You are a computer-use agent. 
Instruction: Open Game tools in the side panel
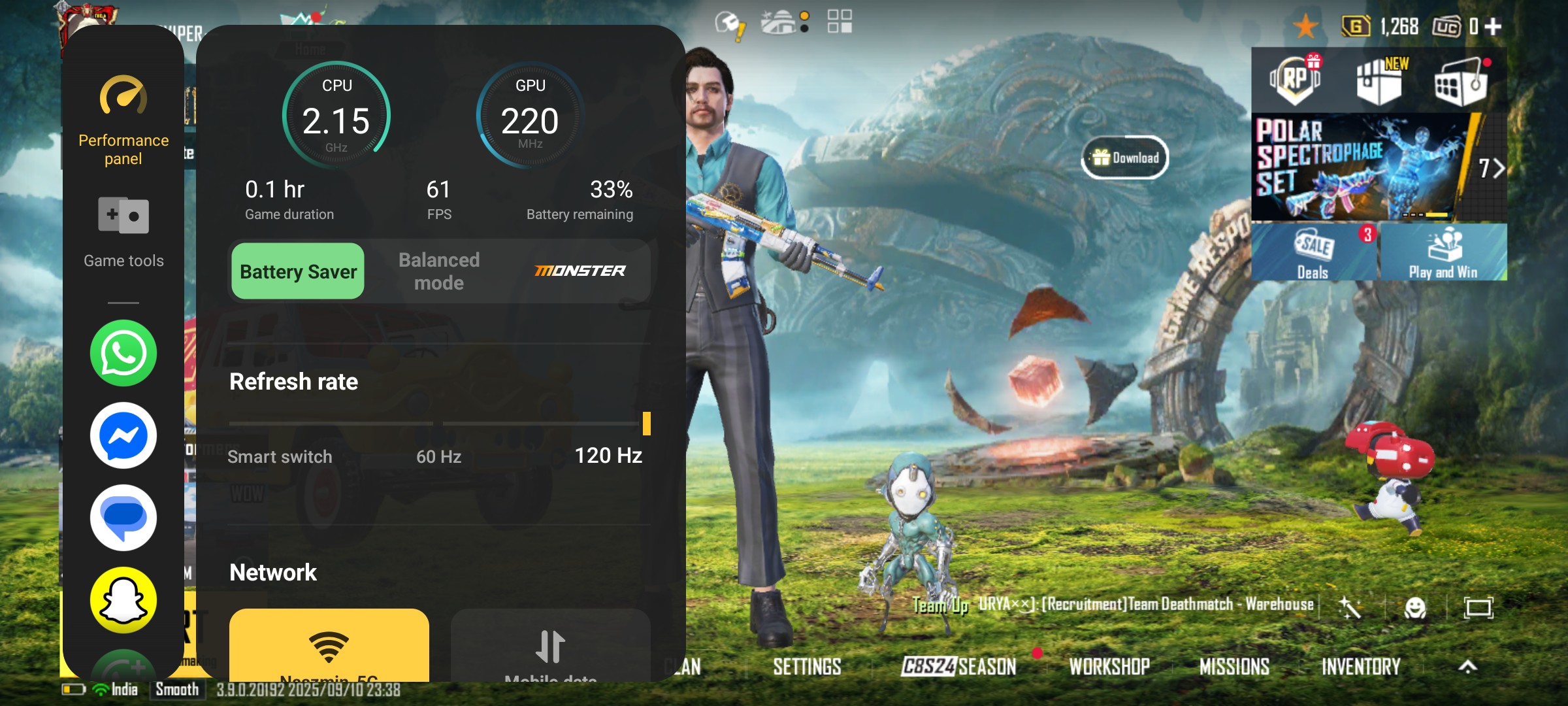point(123,232)
